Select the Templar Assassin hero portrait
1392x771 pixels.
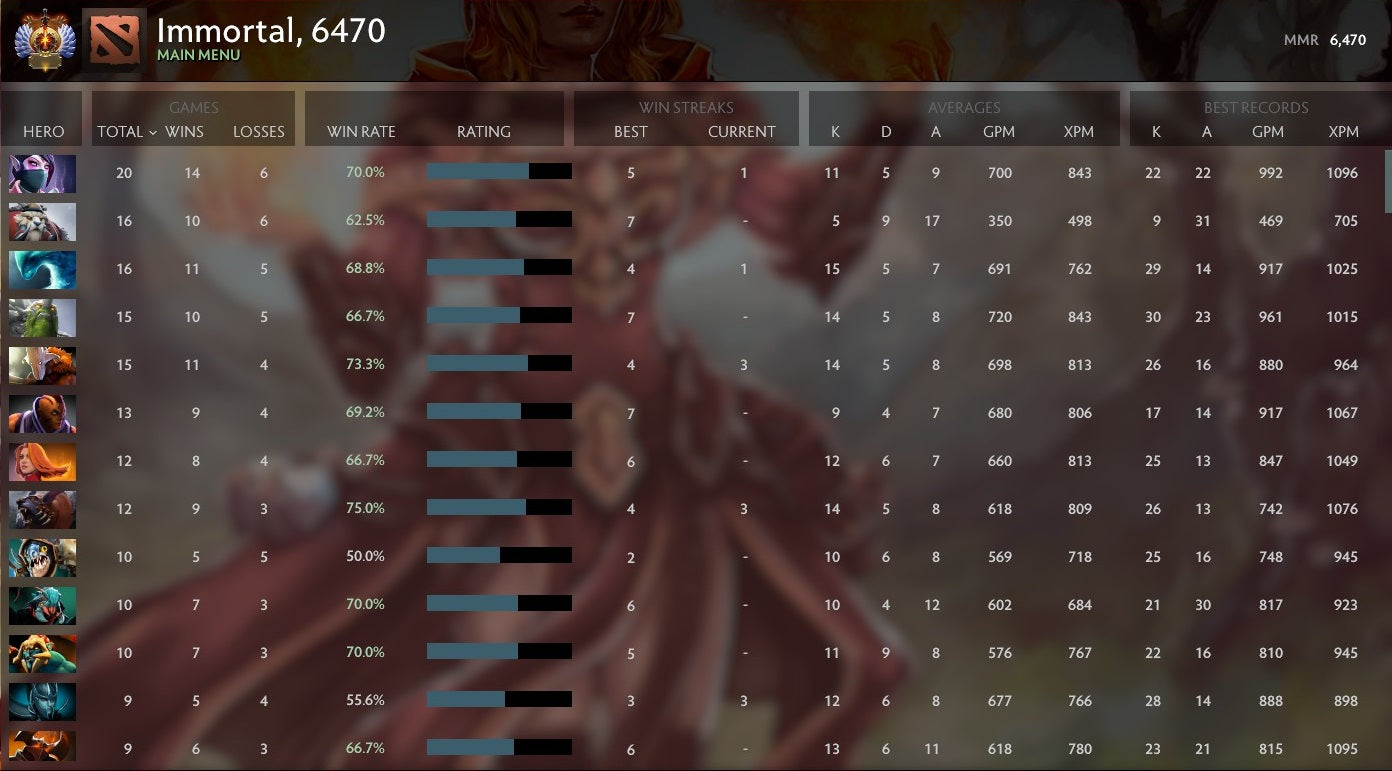click(42, 173)
